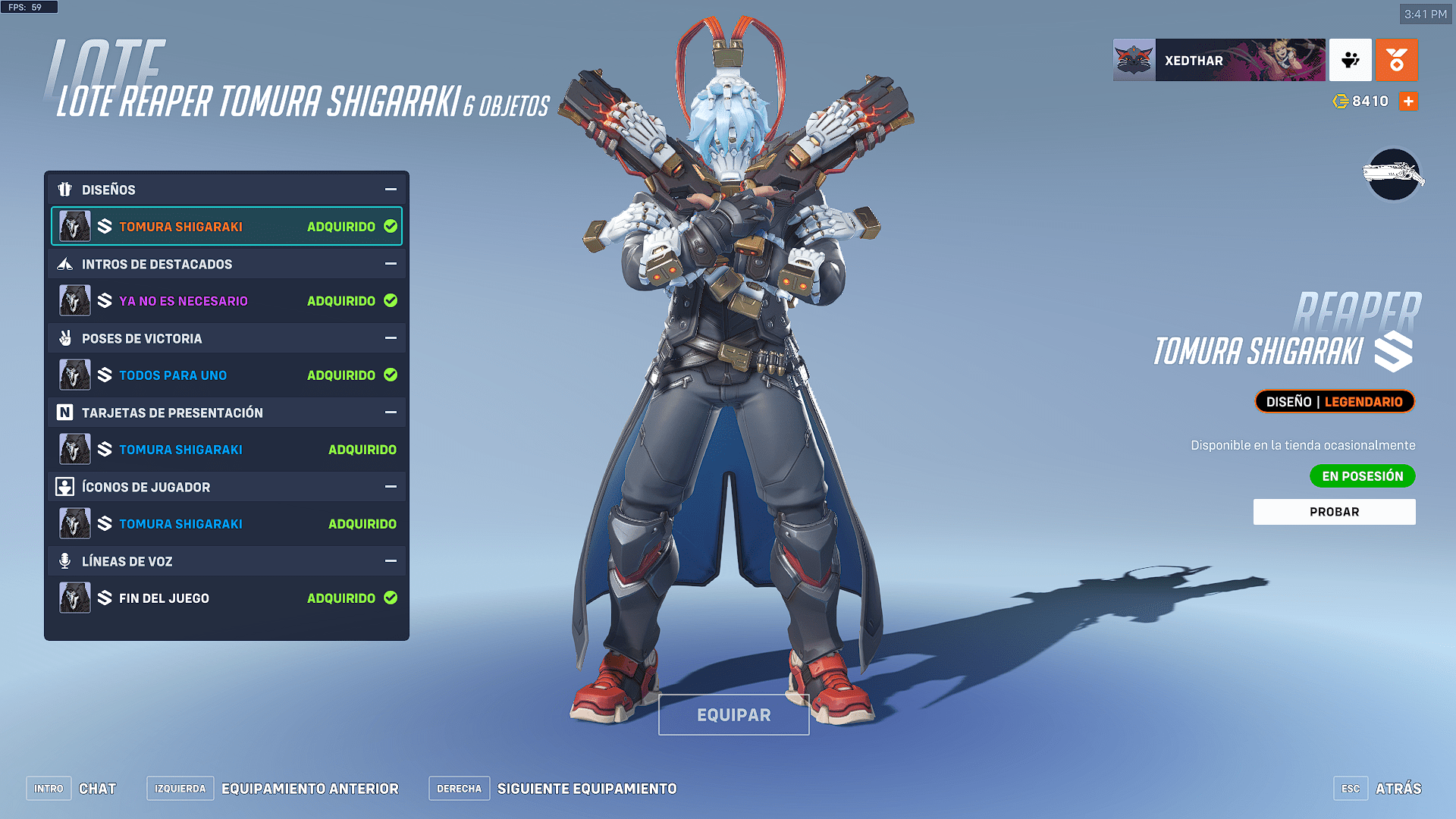
Task: Open the XEDTHAR player profile banner
Action: click(1219, 60)
